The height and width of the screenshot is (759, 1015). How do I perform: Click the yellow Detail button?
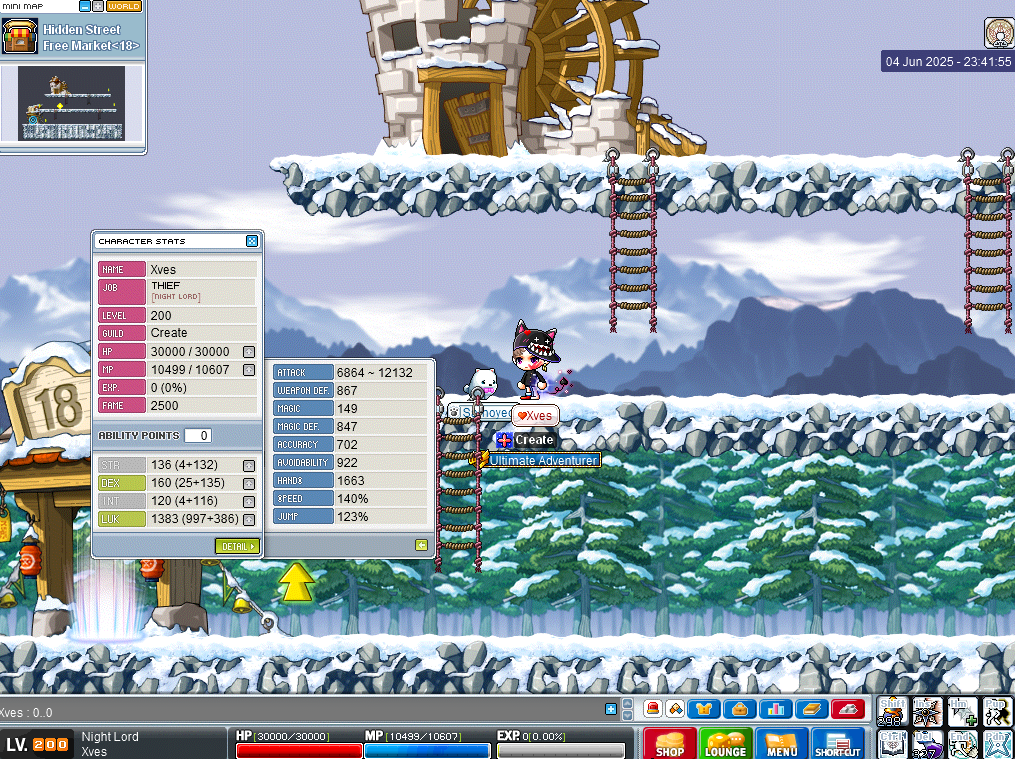click(237, 546)
